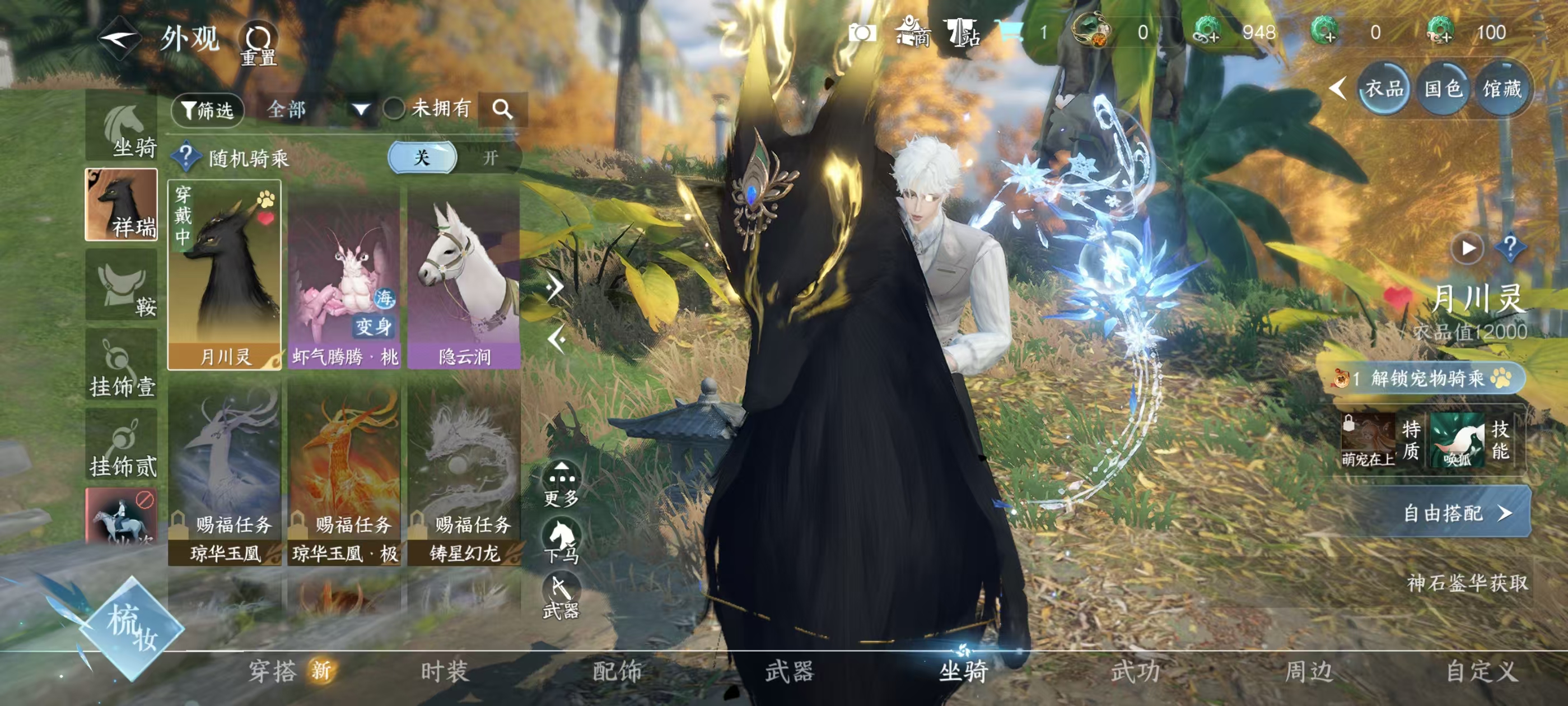The height and width of the screenshot is (706, 1568).
Task: Pick the 隐云涧 white mount card
Action: 464,275
